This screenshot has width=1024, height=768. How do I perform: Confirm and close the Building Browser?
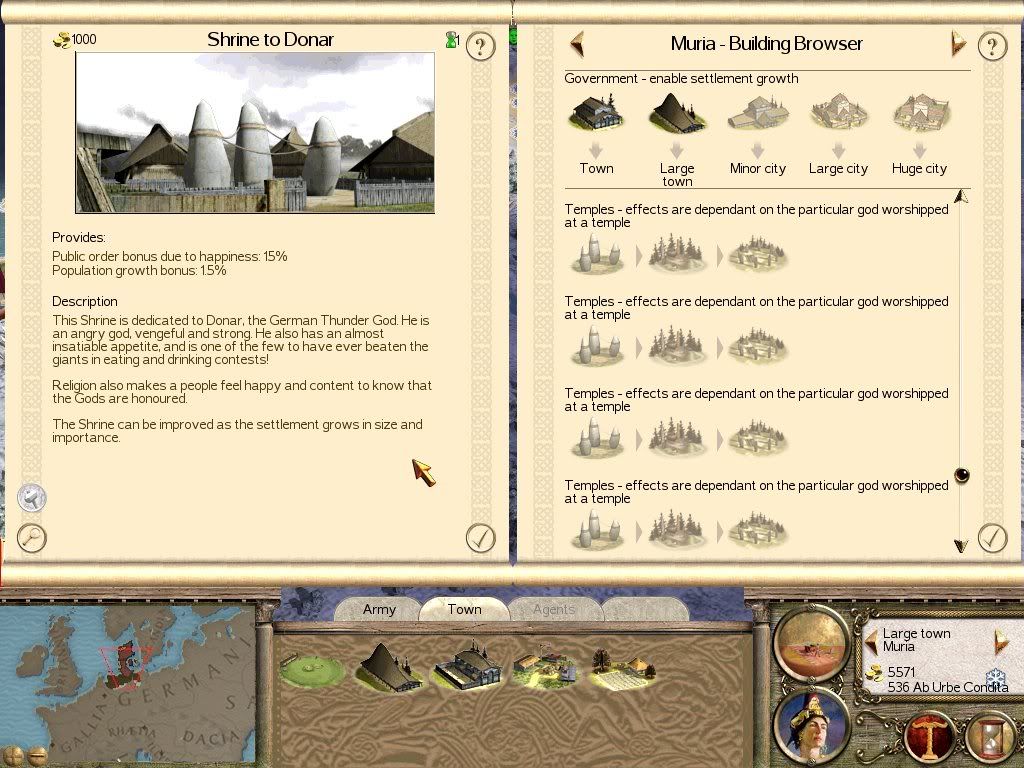991,538
